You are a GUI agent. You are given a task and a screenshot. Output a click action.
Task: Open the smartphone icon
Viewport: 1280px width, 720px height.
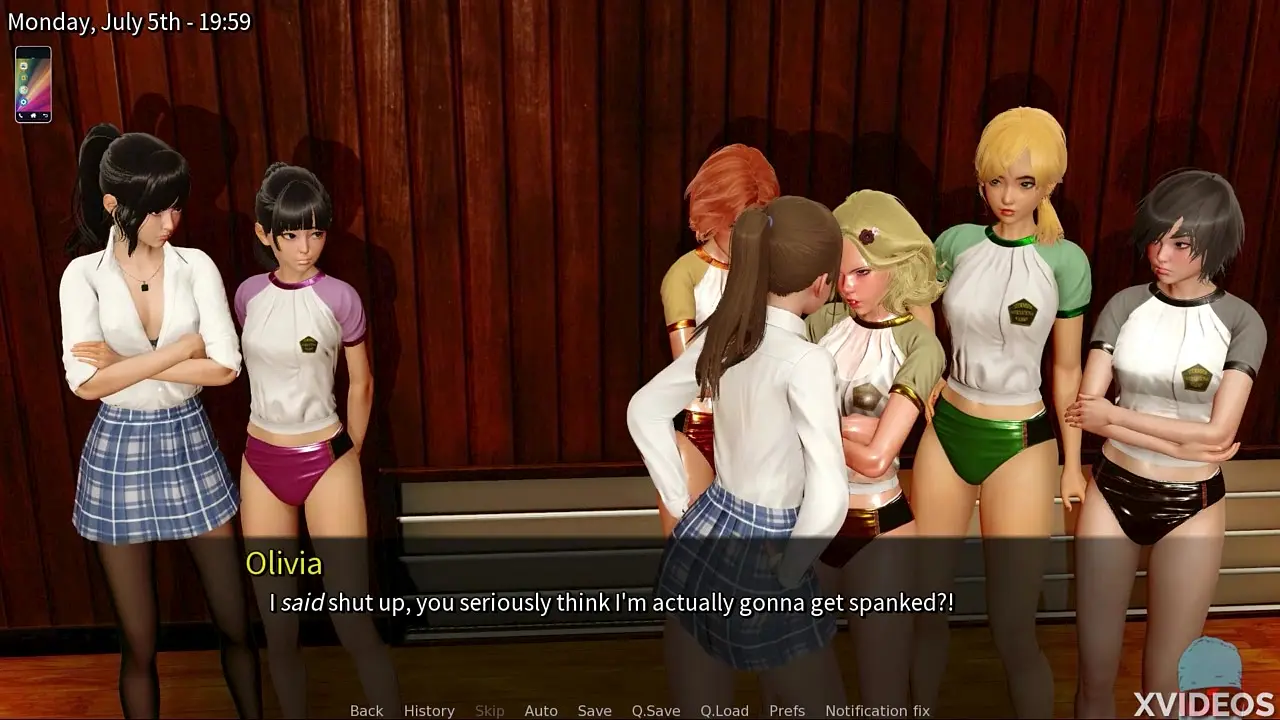click(x=33, y=84)
